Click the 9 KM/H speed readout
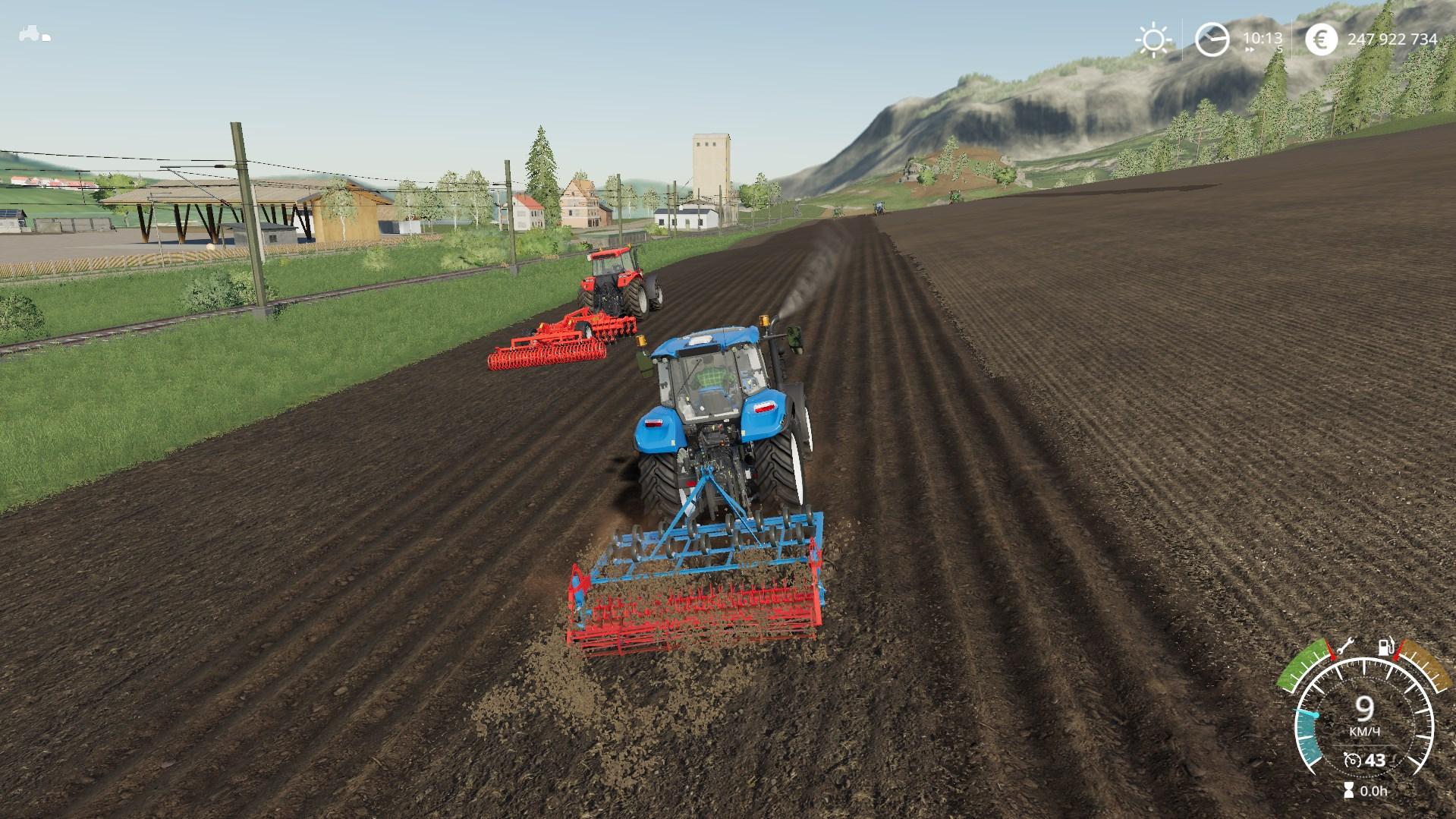This screenshot has width=1456, height=819. (x=1364, y=712)
